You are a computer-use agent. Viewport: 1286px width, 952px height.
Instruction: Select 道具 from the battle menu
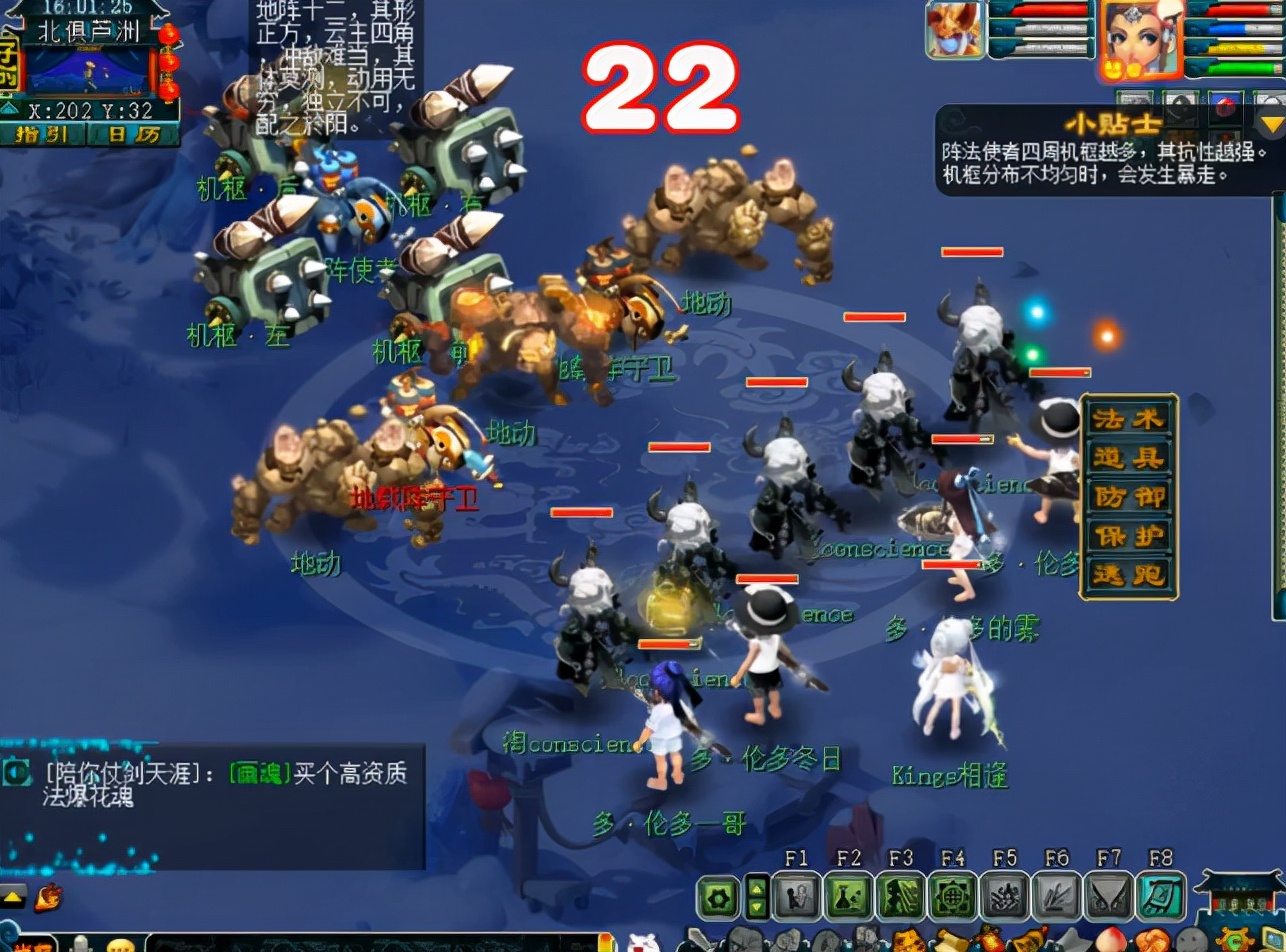(x=1129, y=458)
